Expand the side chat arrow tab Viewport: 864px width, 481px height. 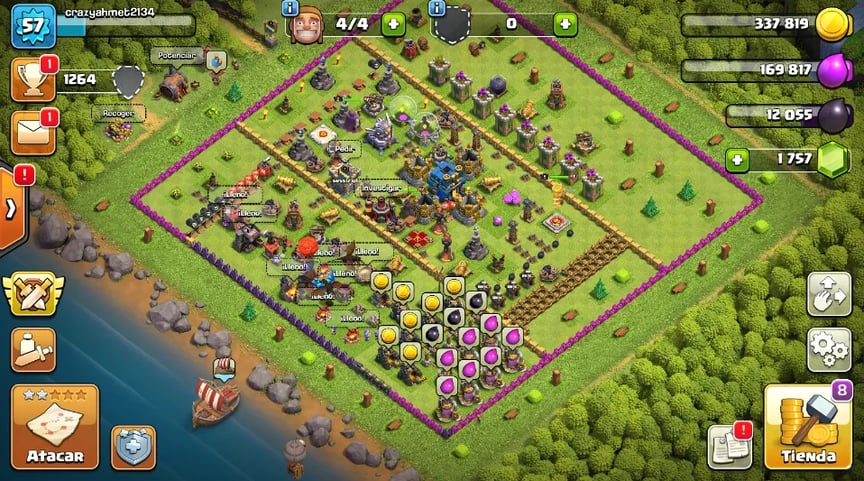tap(12, 209)
